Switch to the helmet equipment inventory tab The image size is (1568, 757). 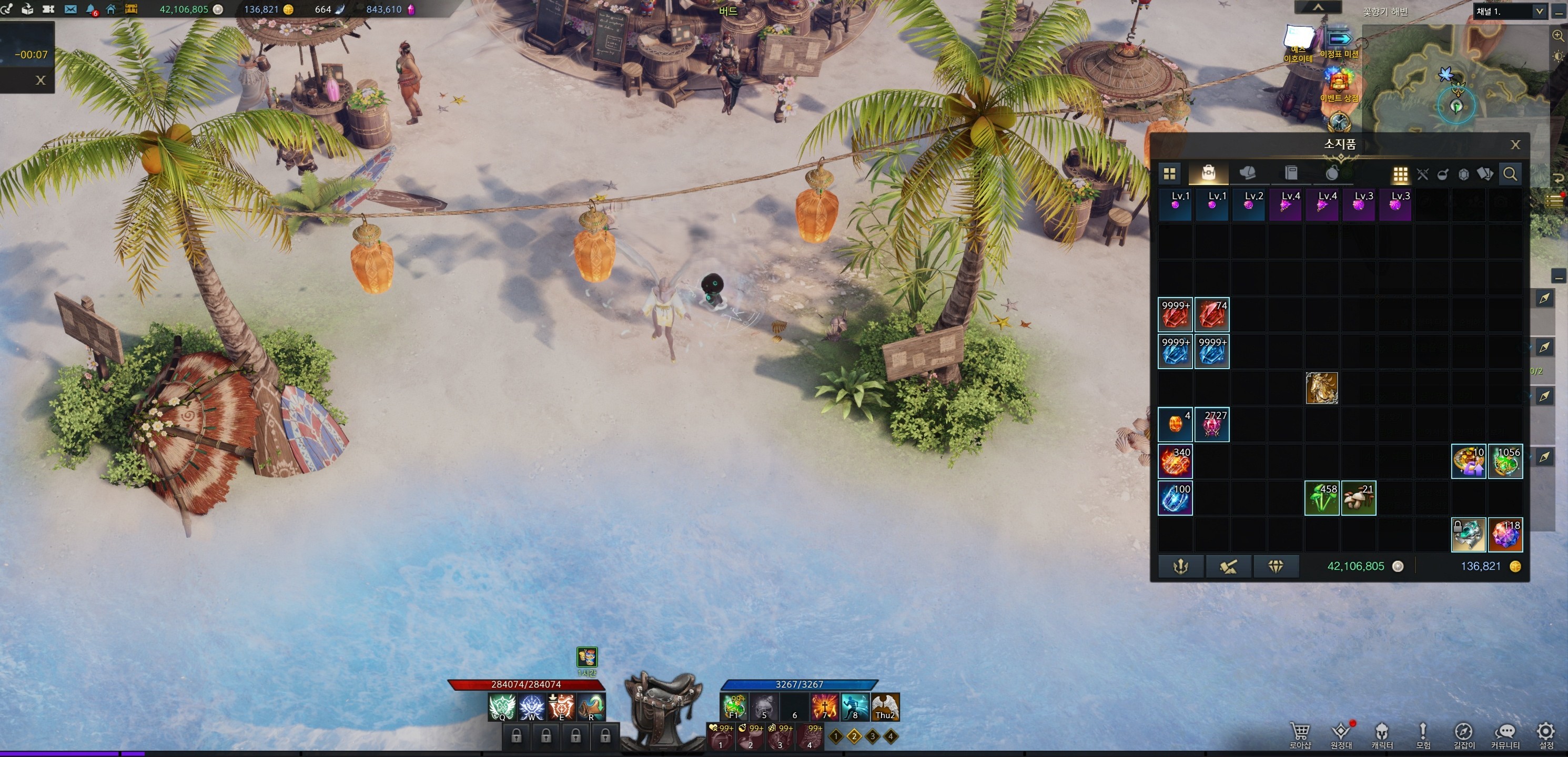1248,174
